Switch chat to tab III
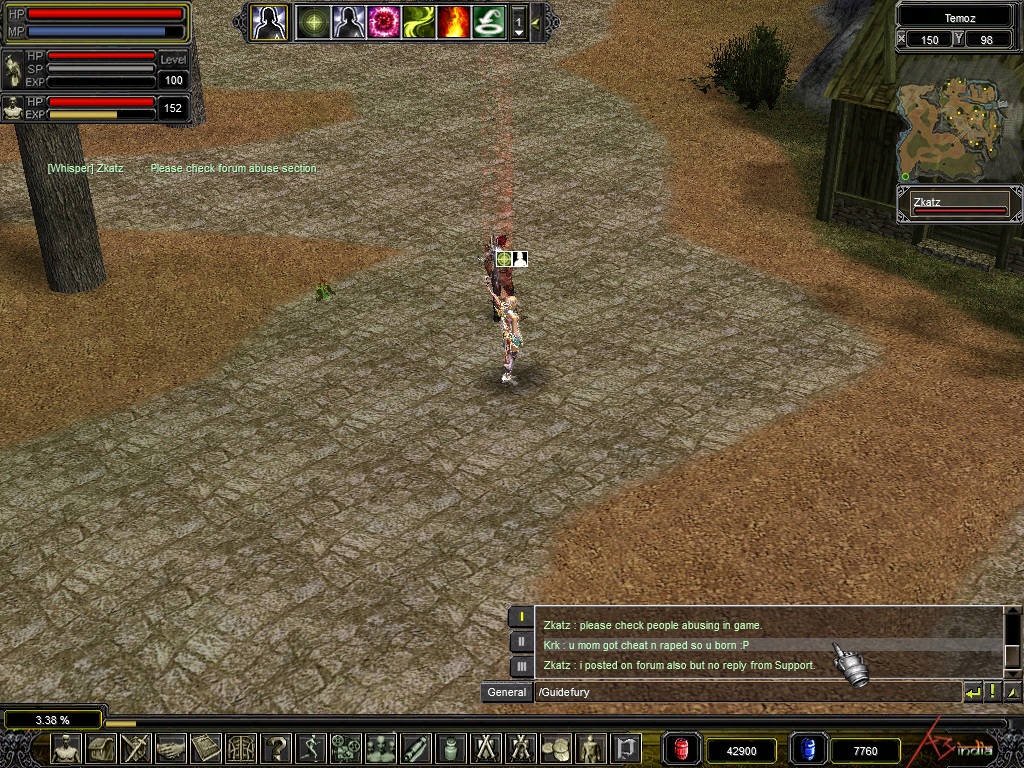Screen dimensions: 1024x768 click(520, 666)
